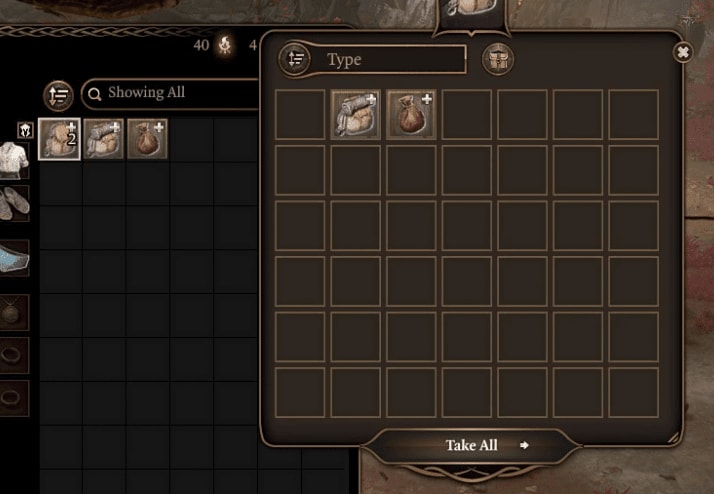The width and height of the screenshot is (714, 494).
Task: Select the light blue equipment item slot
Action: (14, 259)
